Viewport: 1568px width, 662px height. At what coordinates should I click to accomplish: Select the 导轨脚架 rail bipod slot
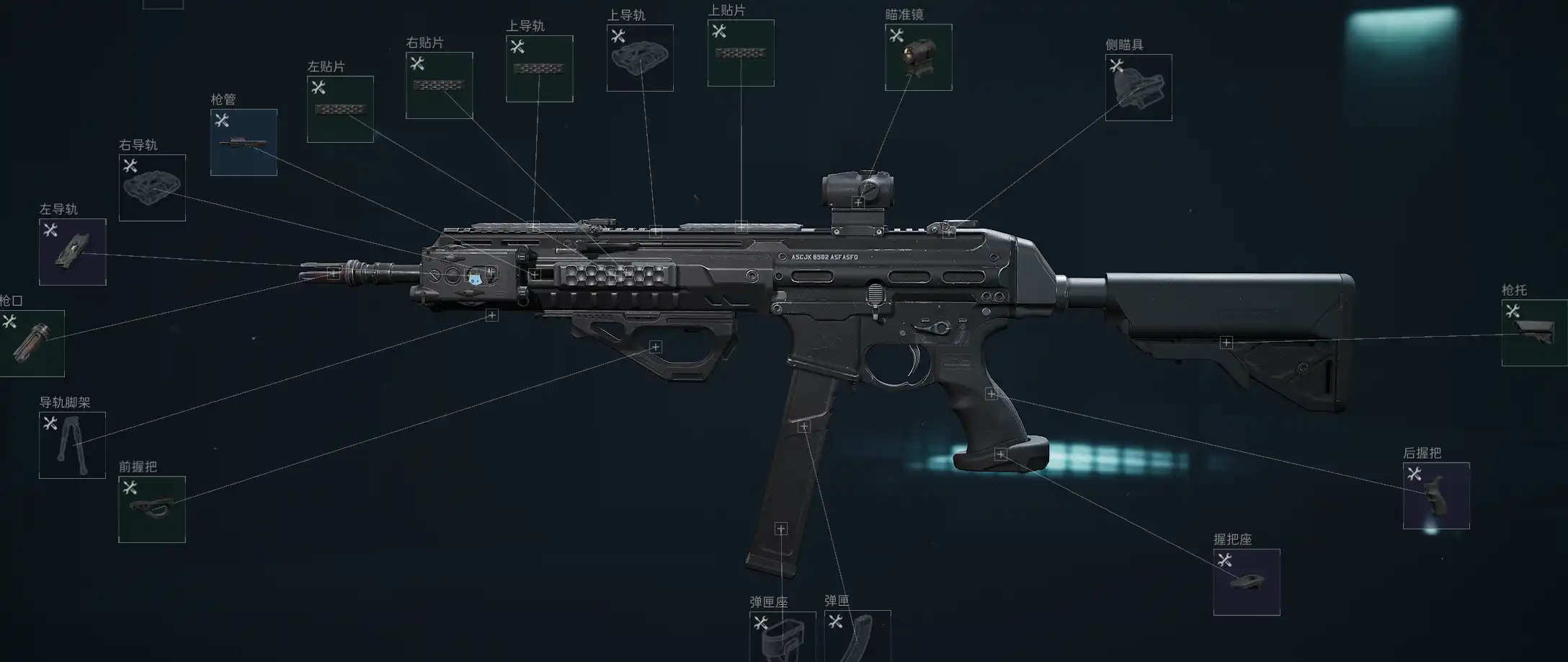[72, 445]
